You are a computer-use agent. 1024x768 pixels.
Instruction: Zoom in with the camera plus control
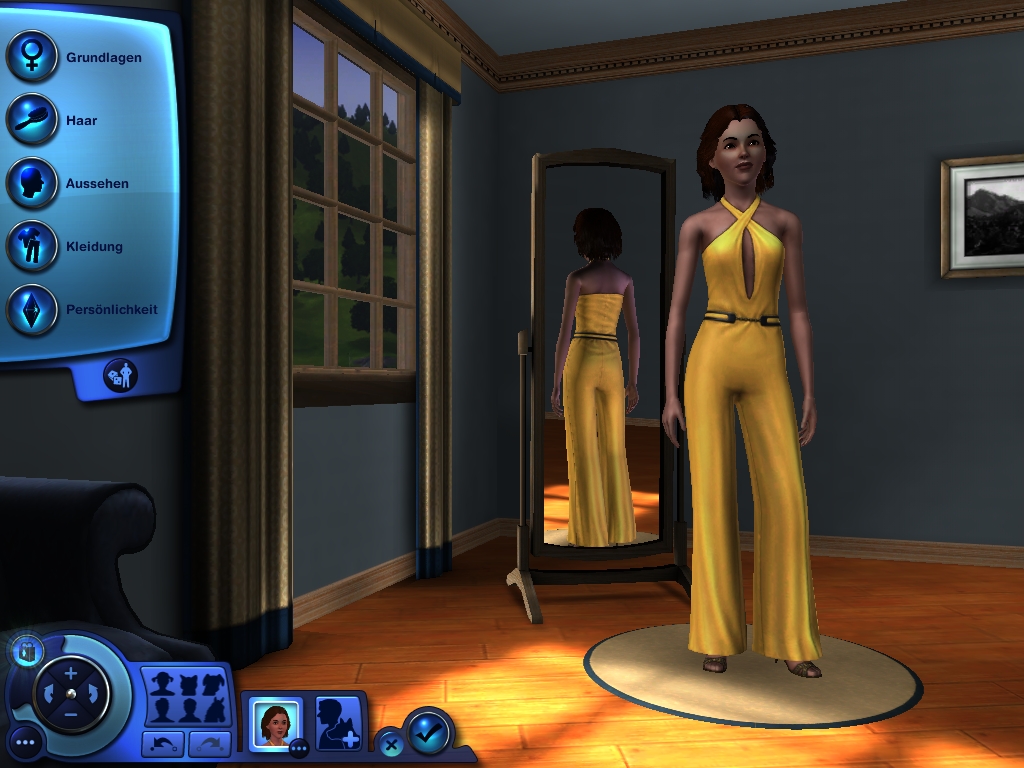point(71,673)
